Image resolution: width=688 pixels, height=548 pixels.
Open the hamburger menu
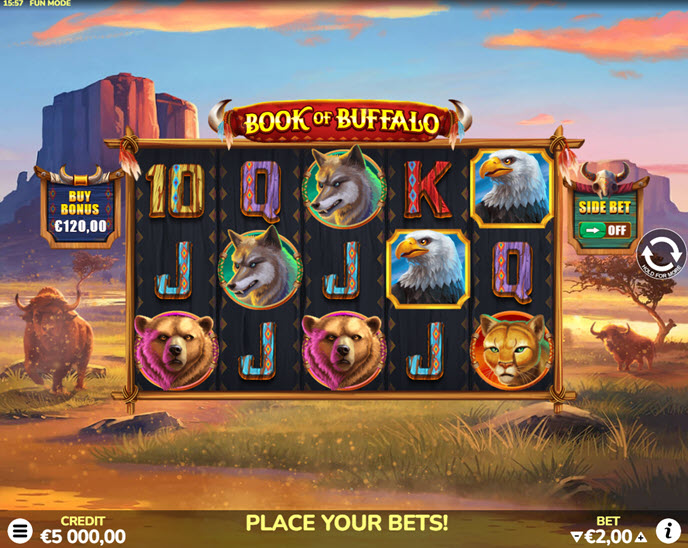tap(20, 531)
